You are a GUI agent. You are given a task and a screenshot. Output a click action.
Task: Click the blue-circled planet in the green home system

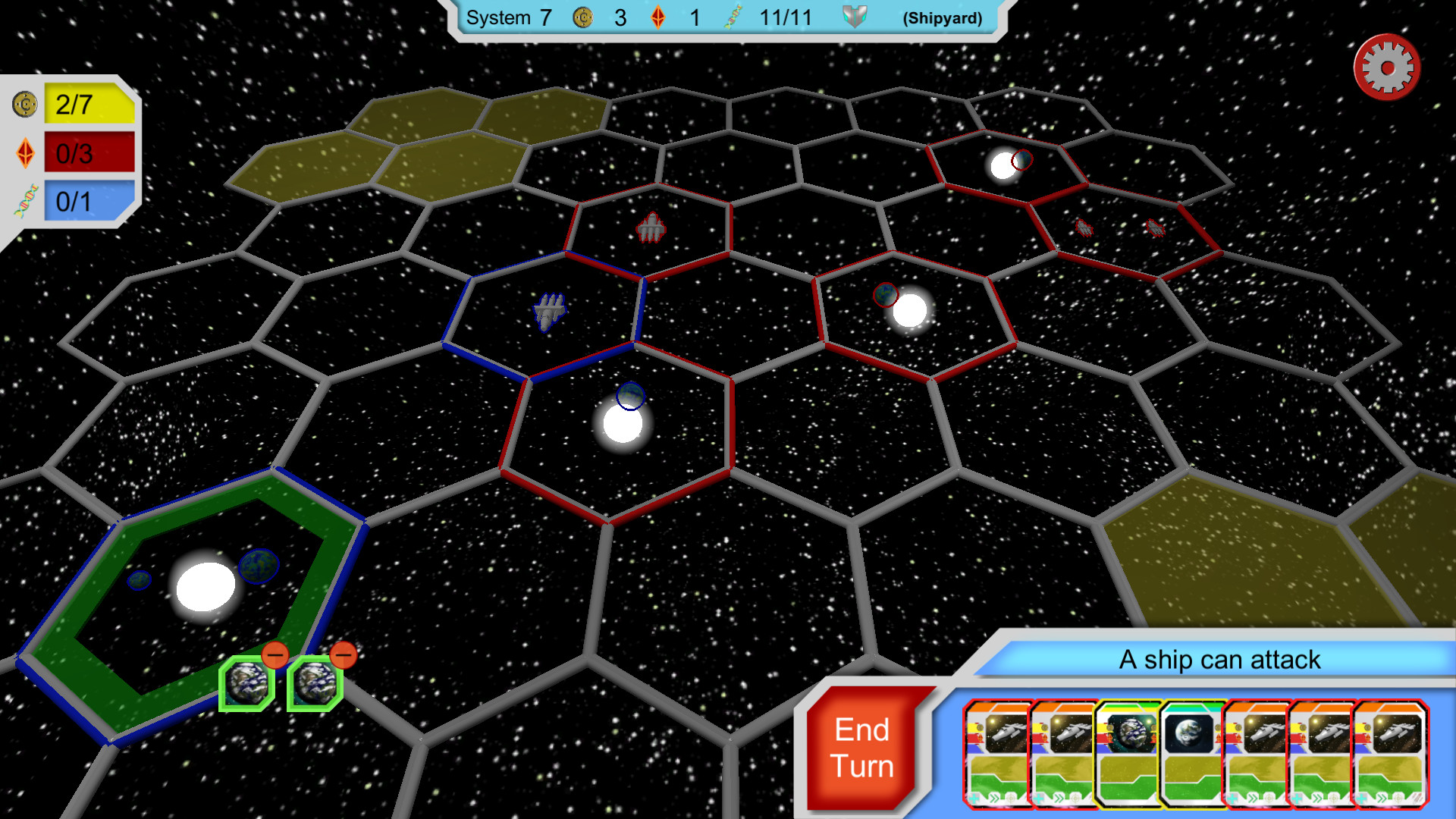[258, 565]
